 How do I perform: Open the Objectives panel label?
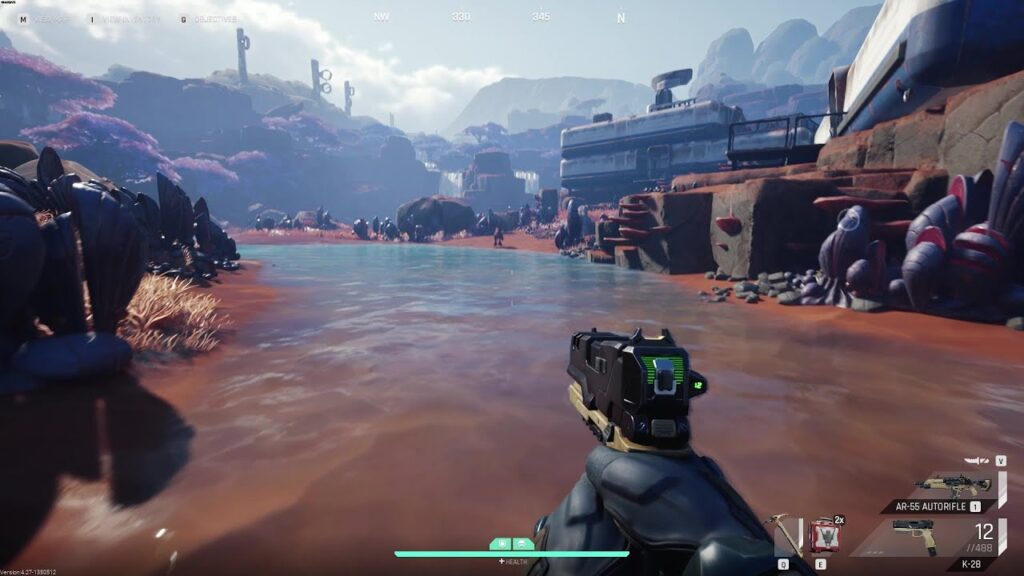pos(216,19)
